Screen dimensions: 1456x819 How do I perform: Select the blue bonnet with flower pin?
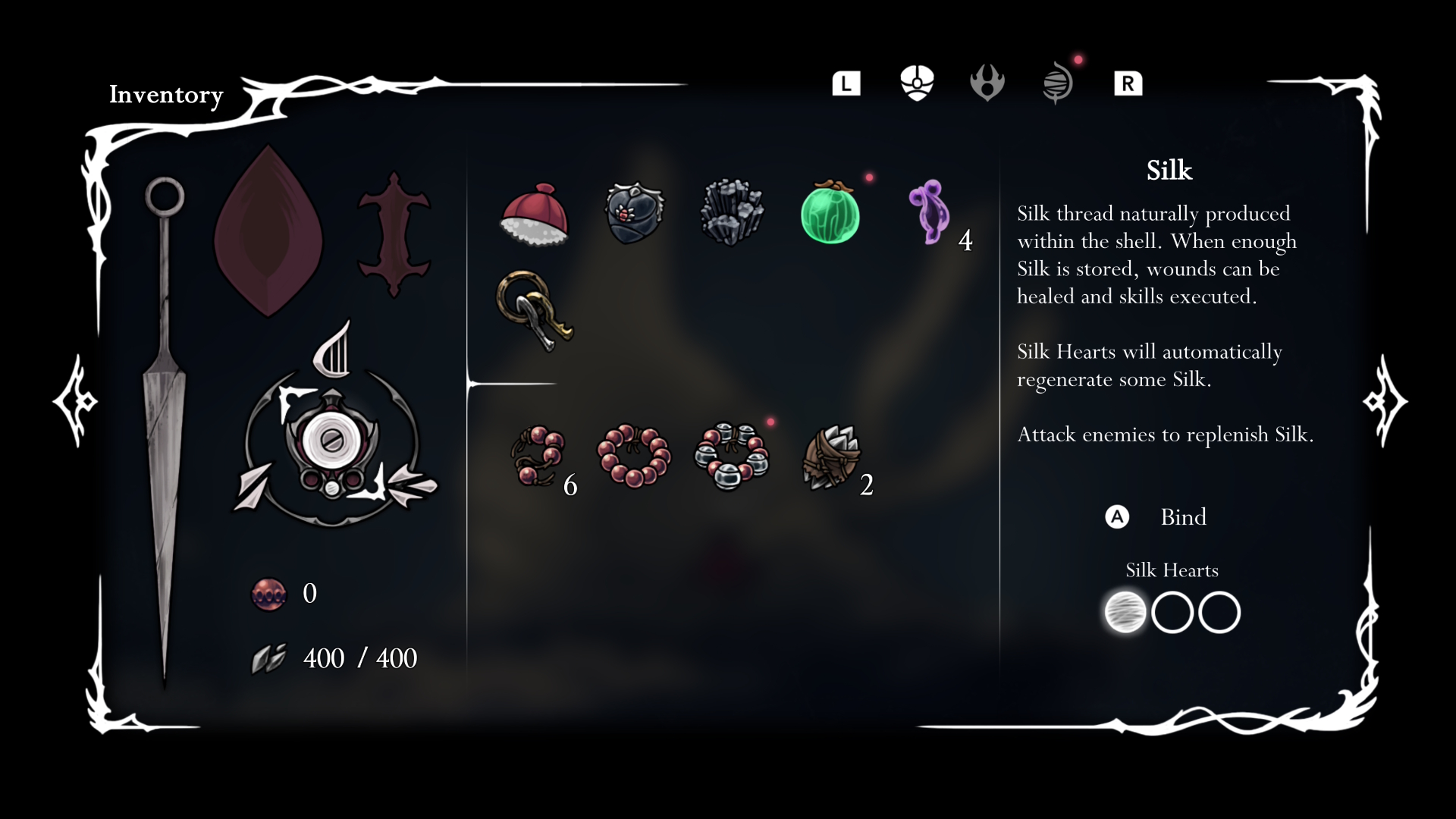click(x=635, y=215)
